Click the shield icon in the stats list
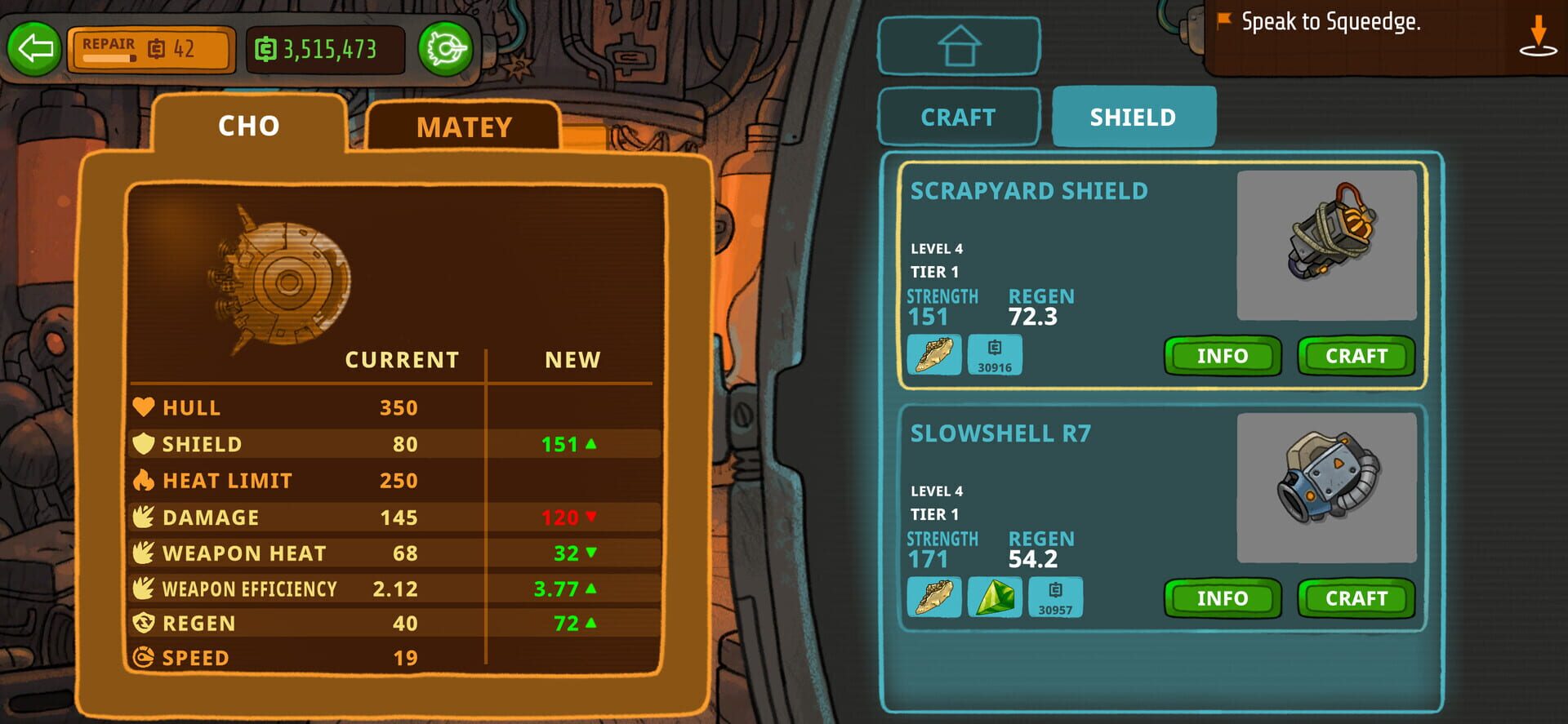The width and height of the screenshot is (1568, 724). pyautogui.click(x=142, y=443)
